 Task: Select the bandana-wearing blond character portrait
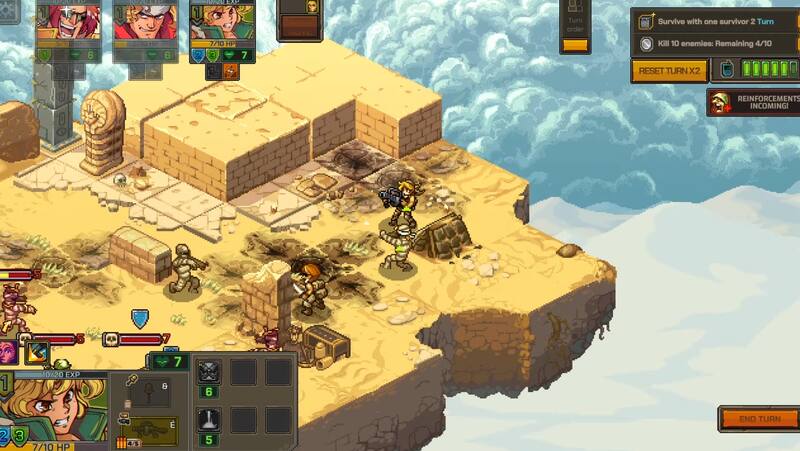(145, 22)
